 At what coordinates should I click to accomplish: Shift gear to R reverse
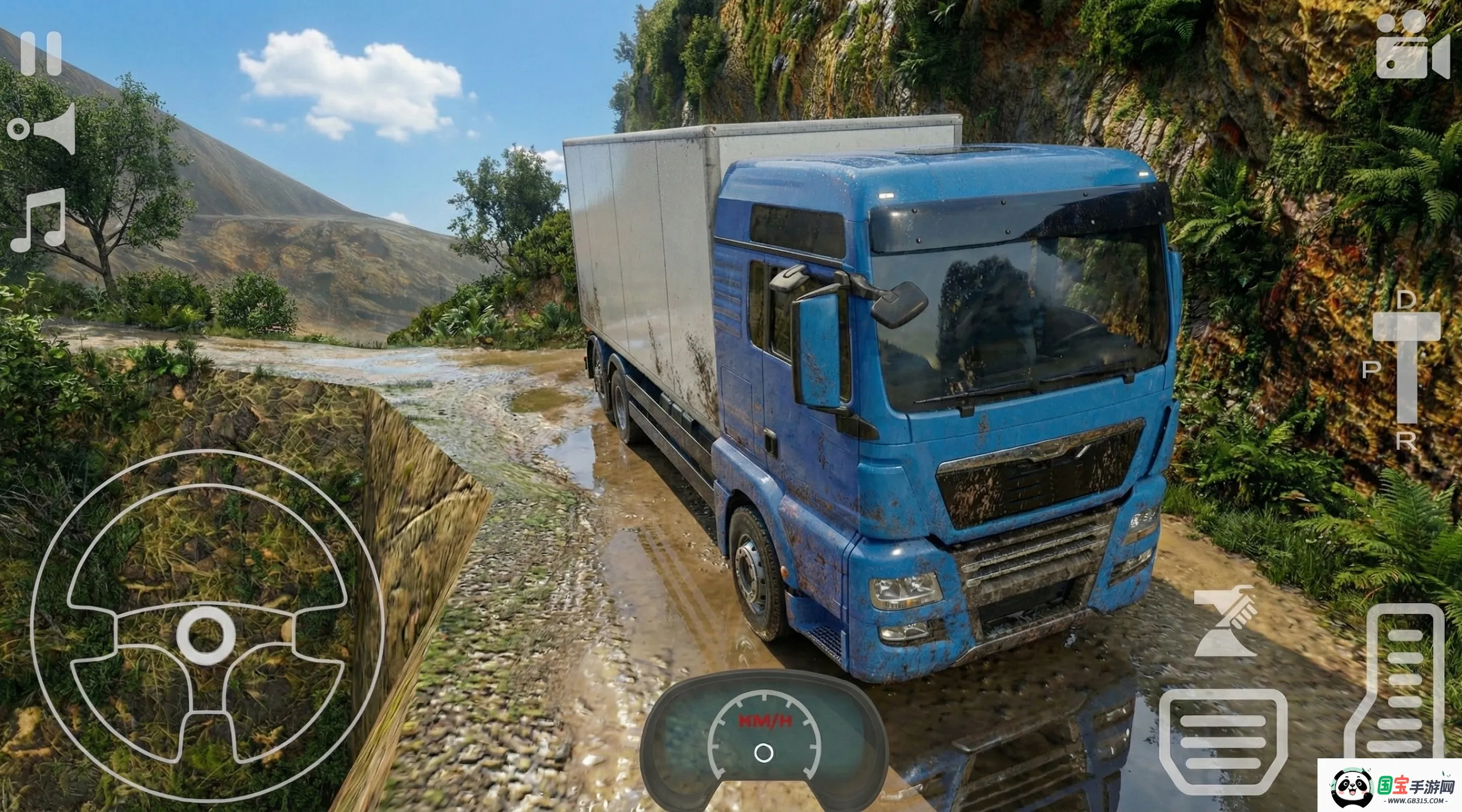click(1405, 441)
